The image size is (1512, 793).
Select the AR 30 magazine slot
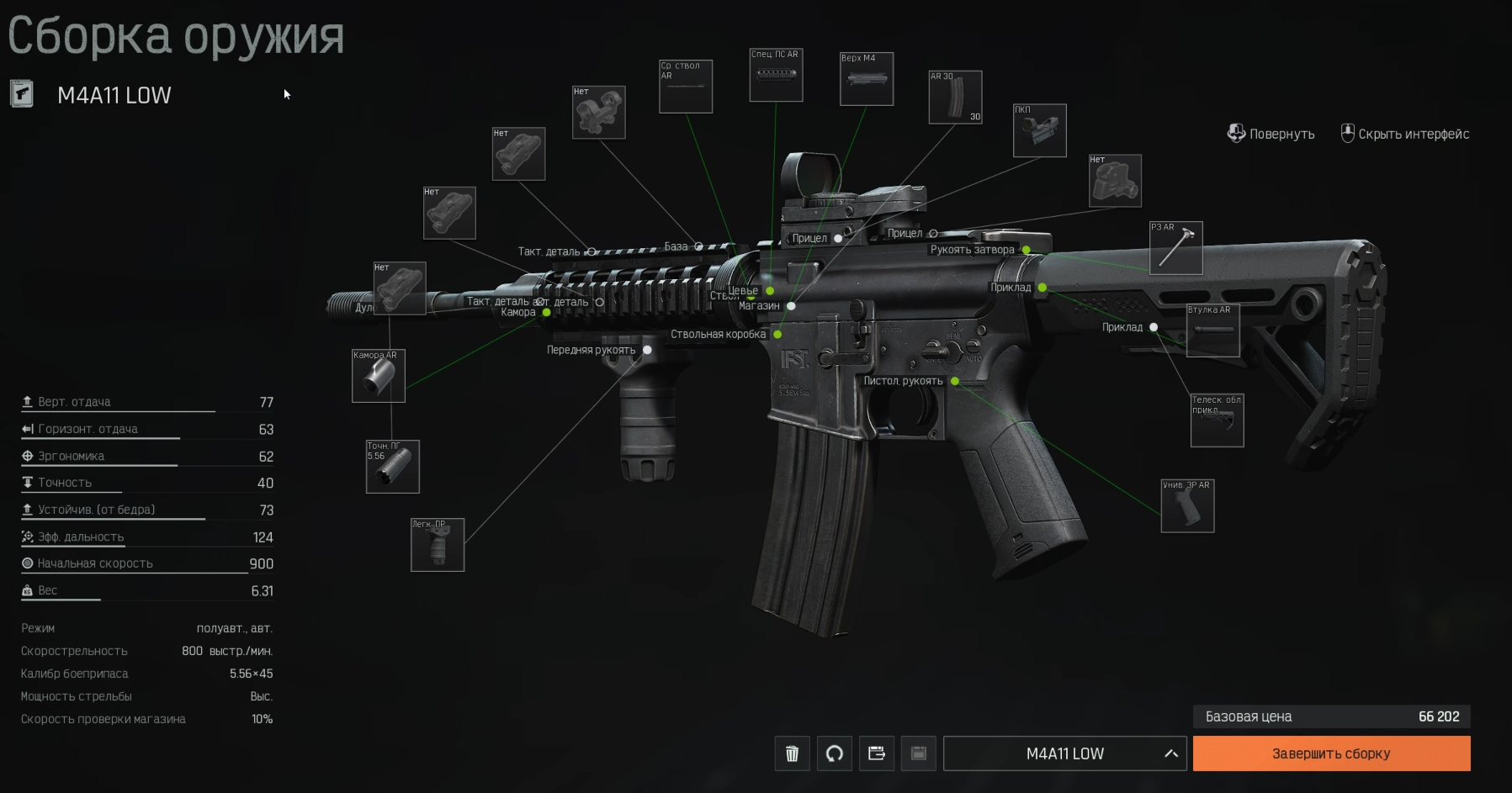point(955,98)
